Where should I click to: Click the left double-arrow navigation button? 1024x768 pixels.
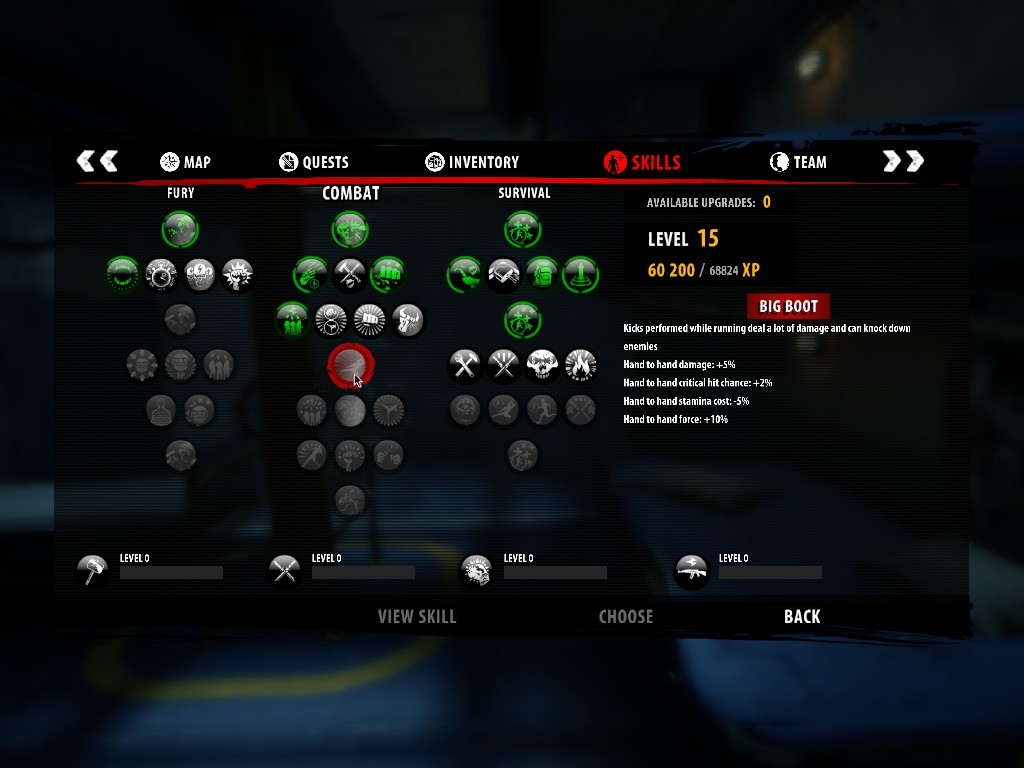pos(97,161)
